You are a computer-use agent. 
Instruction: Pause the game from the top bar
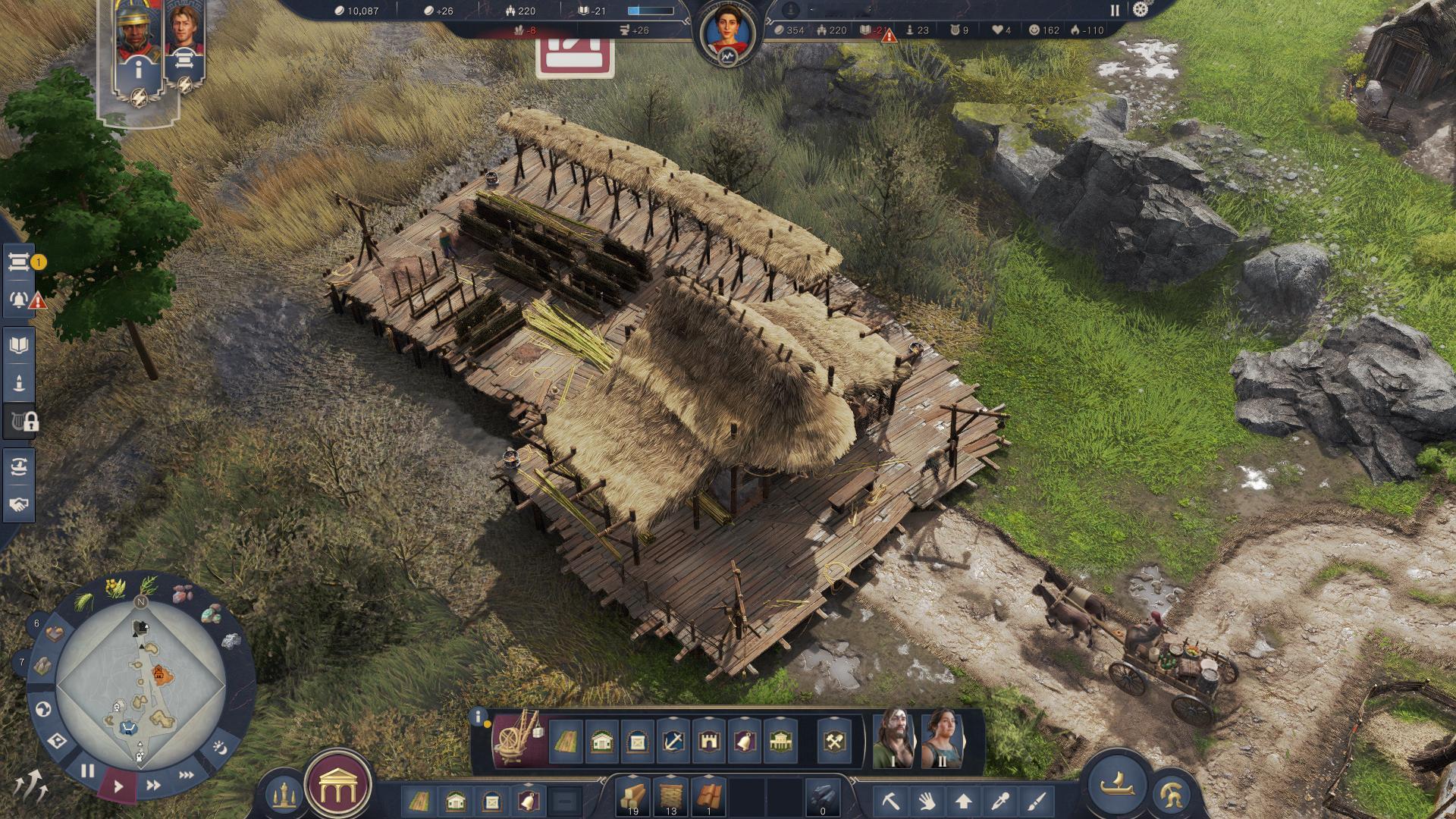[1115, 11]
